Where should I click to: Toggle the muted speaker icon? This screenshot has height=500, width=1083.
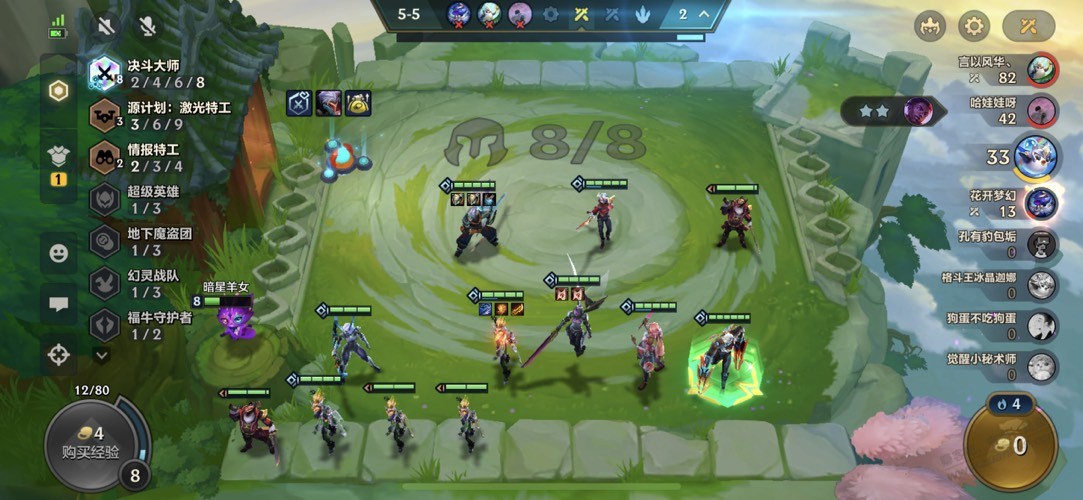point(106,26)
